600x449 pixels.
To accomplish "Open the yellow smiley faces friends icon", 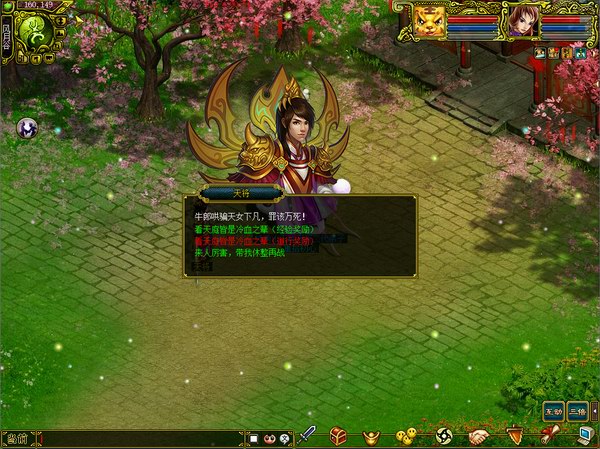I will tap(405, 437).
